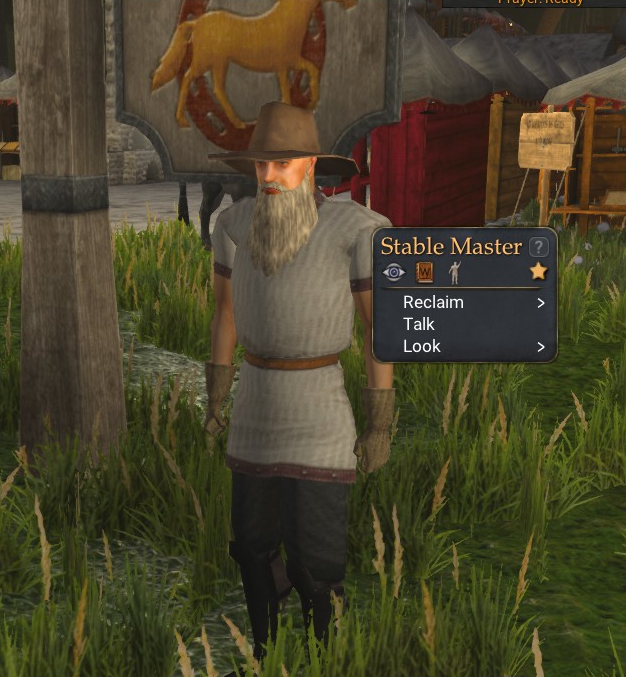Select the waving figure icon

pos(454,272)
